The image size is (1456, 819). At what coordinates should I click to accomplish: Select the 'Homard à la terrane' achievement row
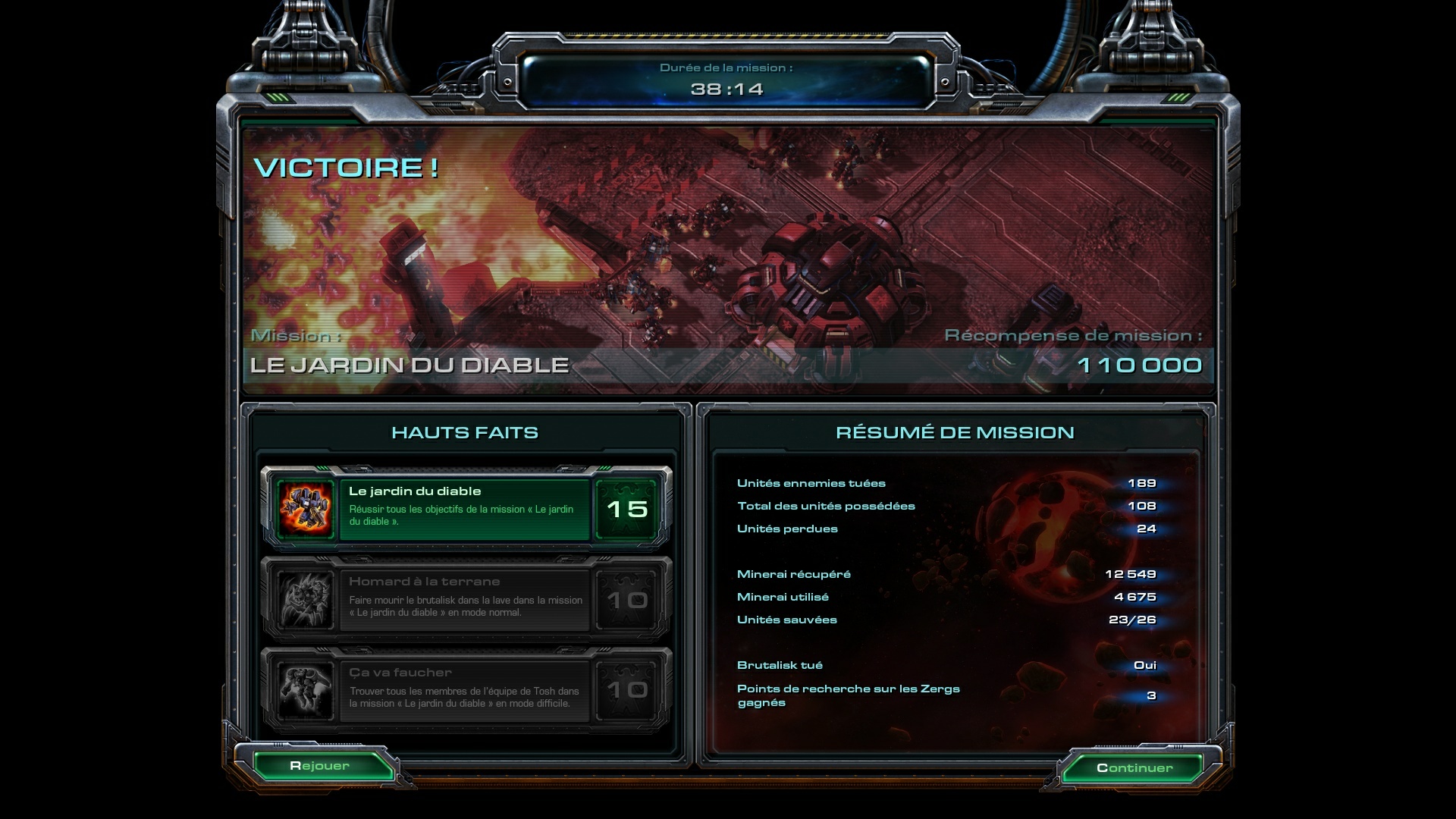point(465,599)
